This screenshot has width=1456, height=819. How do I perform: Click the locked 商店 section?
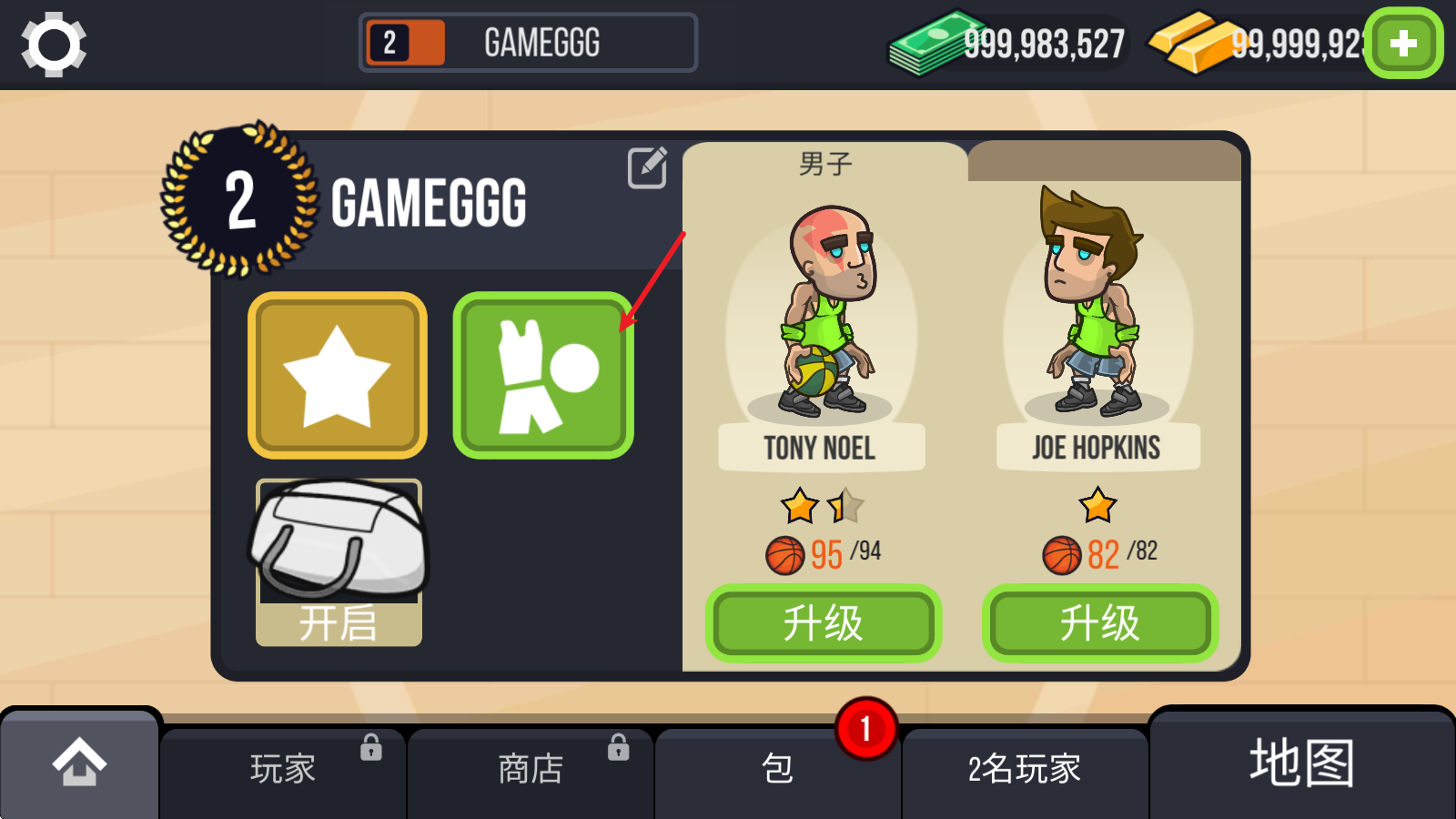[x=531, y=767]
